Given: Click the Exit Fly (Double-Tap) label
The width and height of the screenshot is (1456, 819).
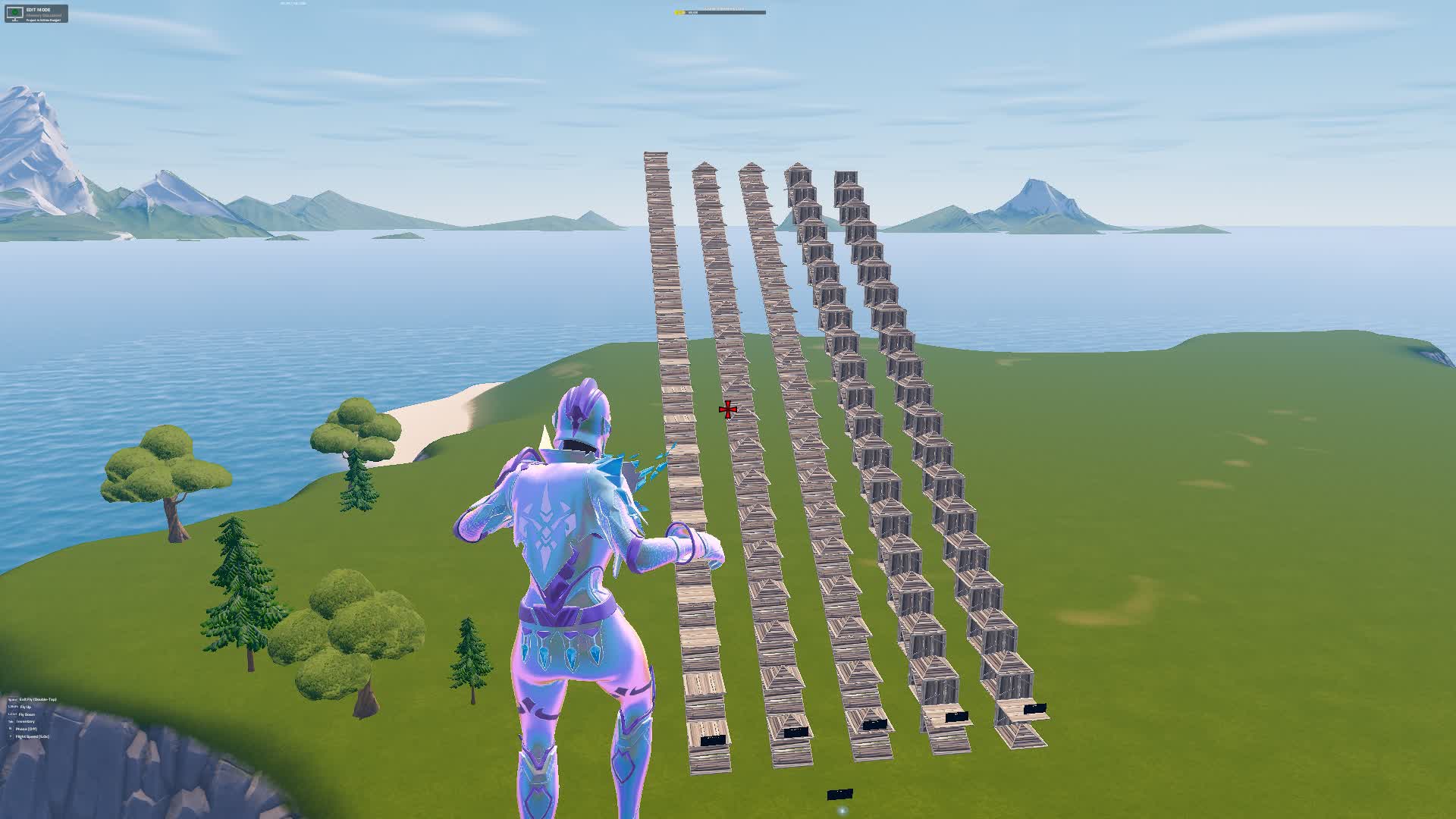Looking at the screenshot, I should click(38, 700).
